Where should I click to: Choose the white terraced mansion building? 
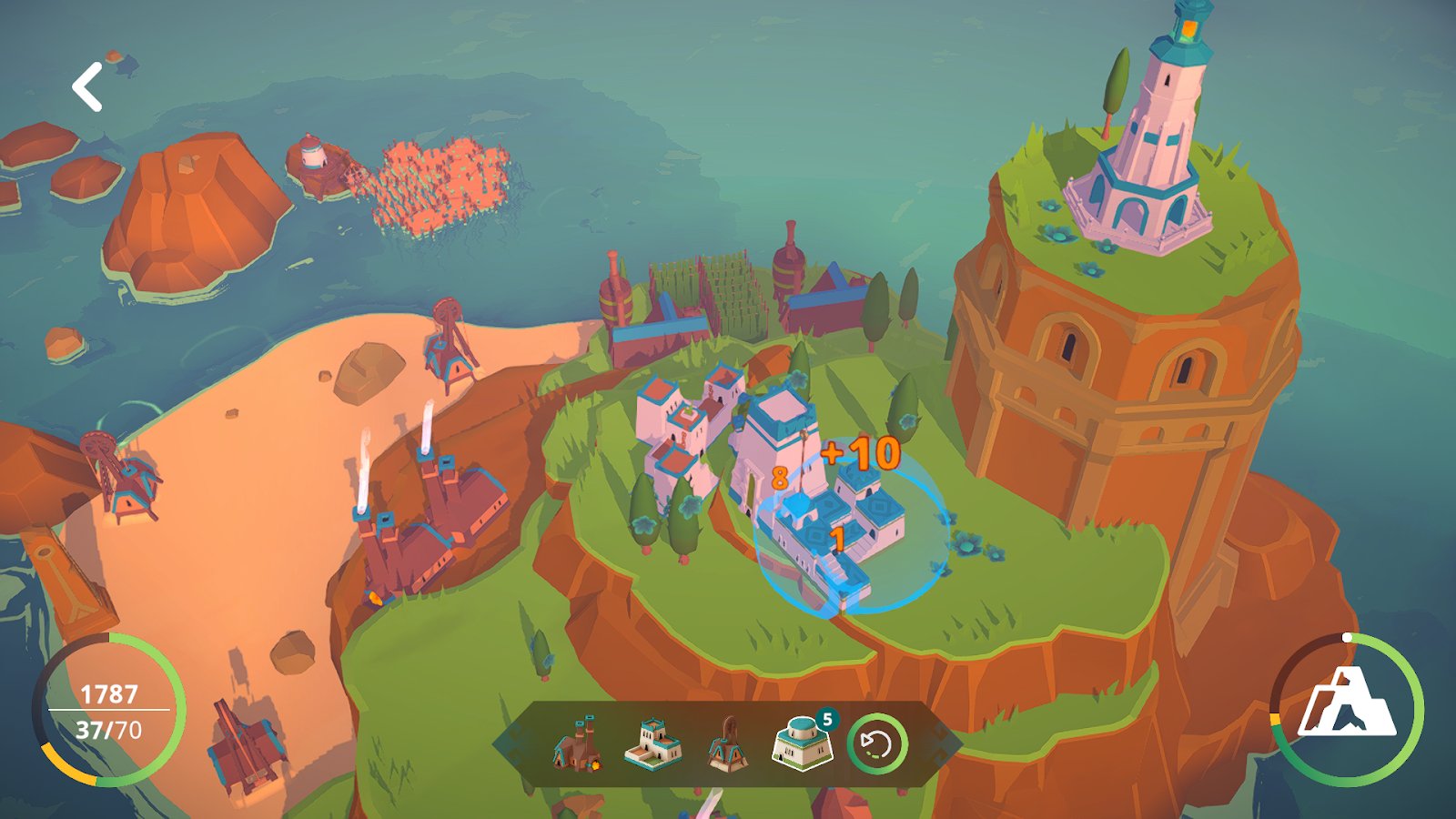pyautogui.click(x=652, y=744)
